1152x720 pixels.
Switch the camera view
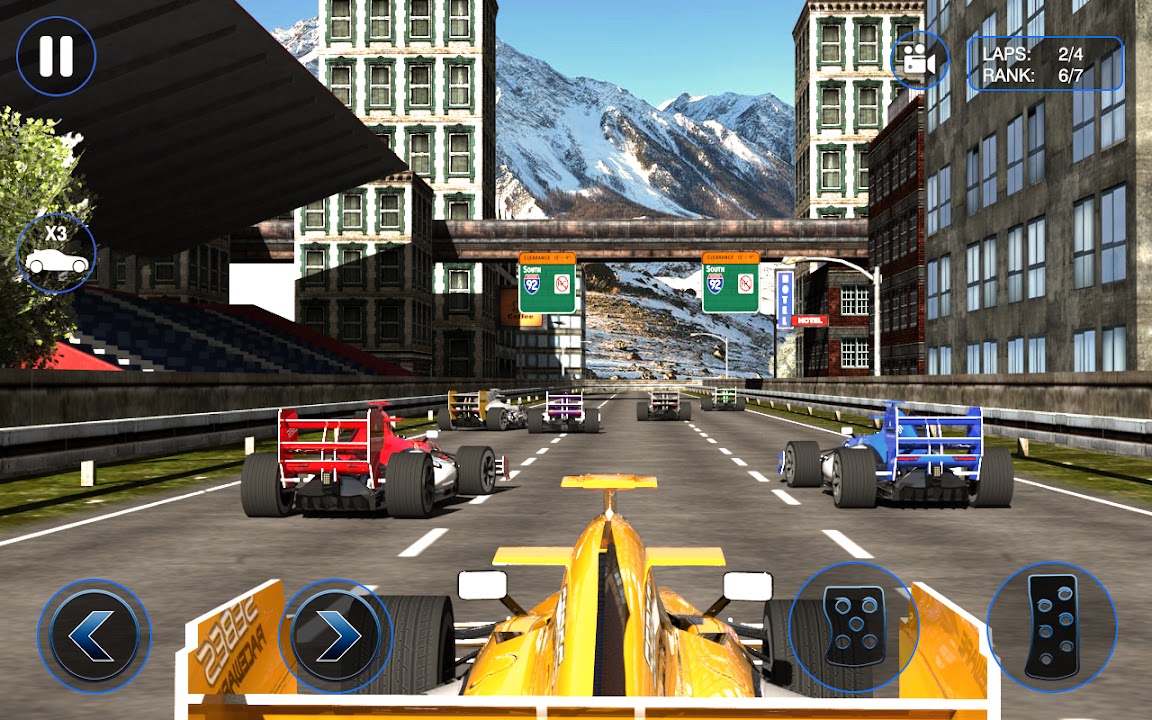click(919, 60)
